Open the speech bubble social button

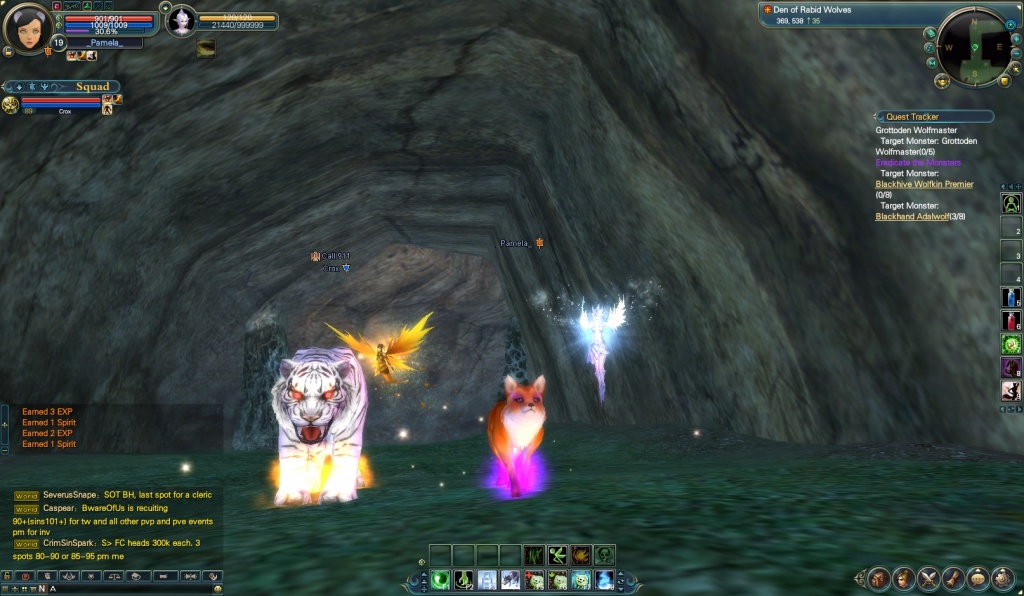point(978,578)
